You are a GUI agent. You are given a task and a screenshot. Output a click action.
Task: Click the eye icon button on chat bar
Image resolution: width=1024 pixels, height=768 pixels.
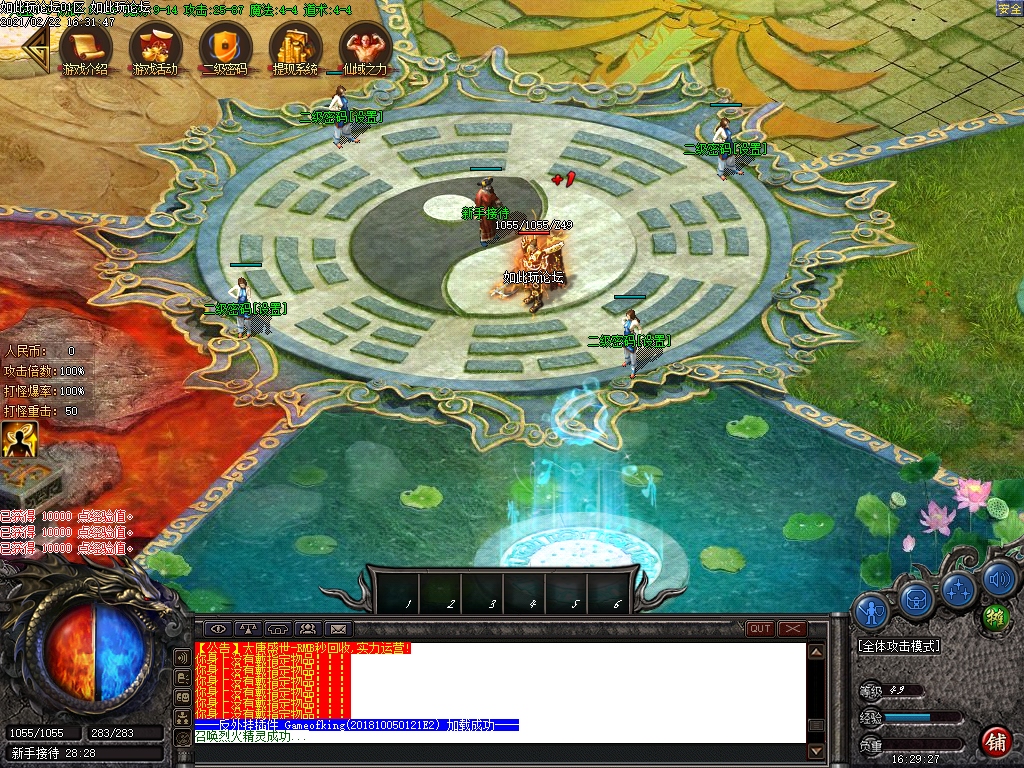(x=218, y=628)
